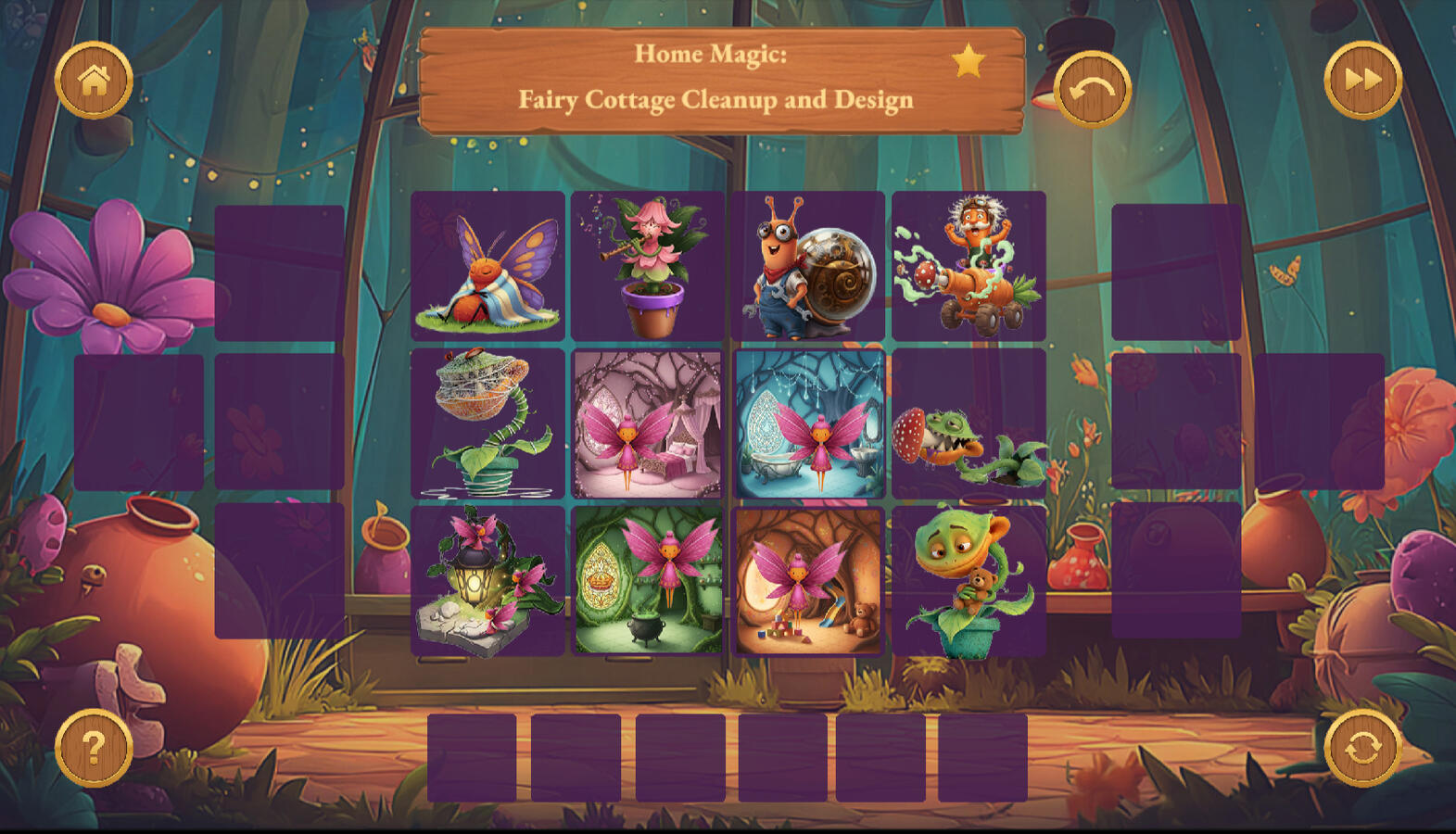This screenshot has width=1456, height=834.
Task: Shuffle tiles with the circular arrows button
Action: click(x=1362, y=747)
